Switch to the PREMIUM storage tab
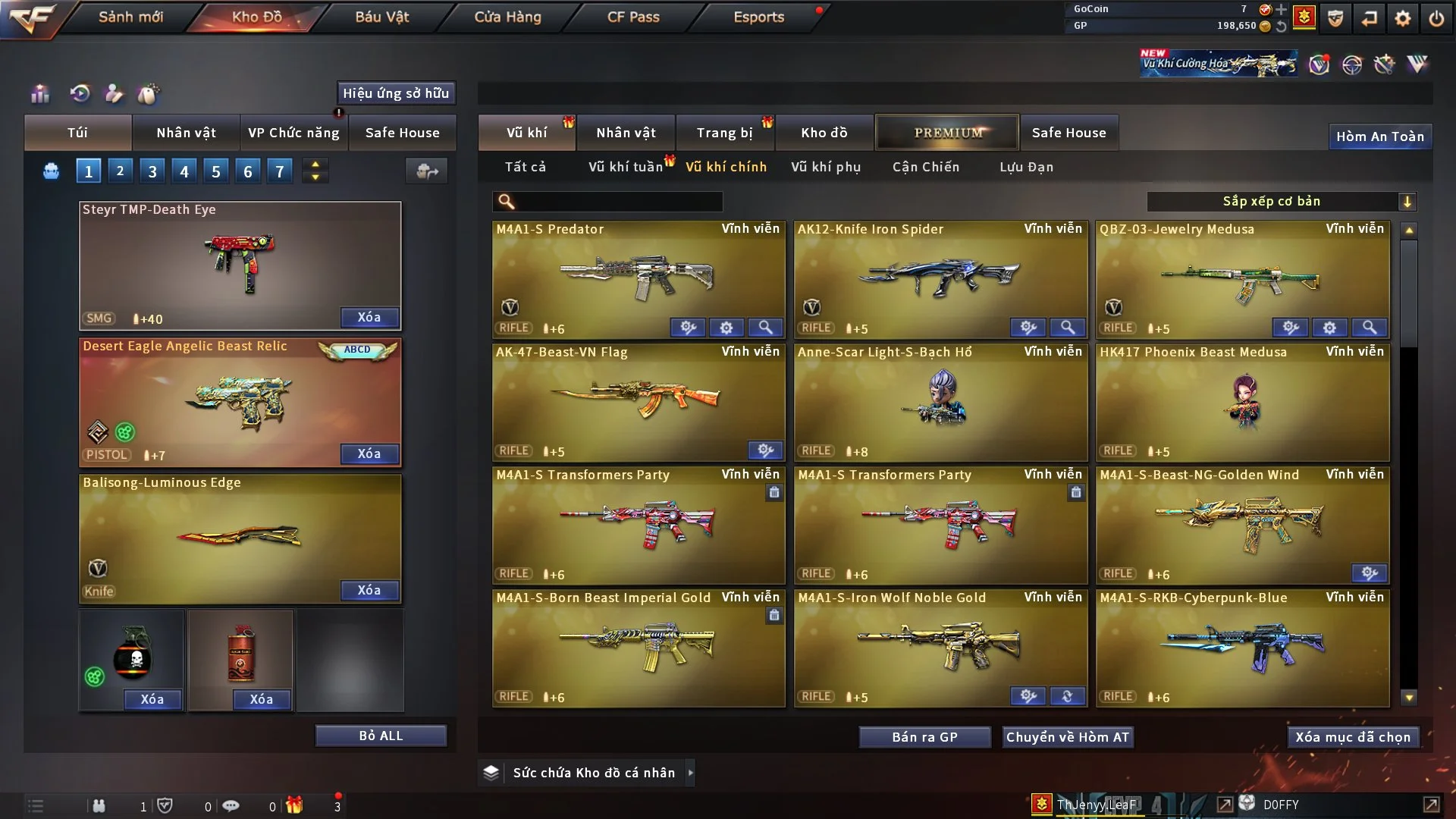1456x819 pixels. pos(948,133)
